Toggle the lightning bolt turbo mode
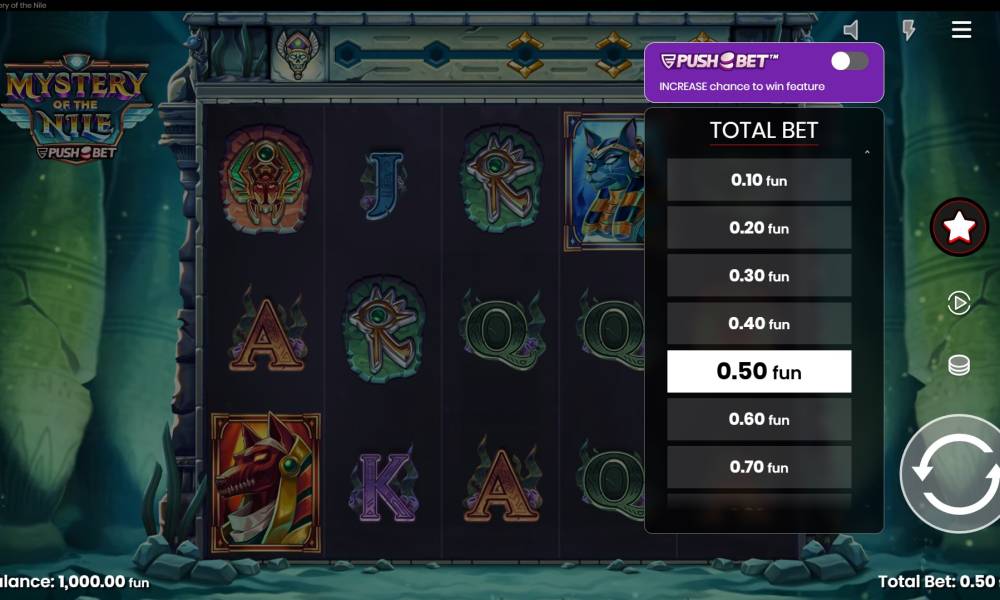Screen dimensions: 1000x600 [x=908, y=30]
